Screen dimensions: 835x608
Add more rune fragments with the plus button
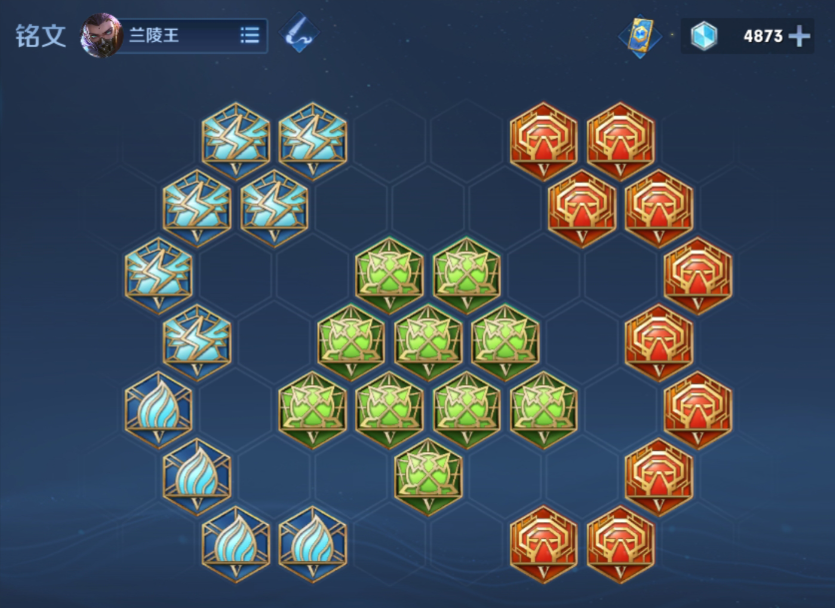[799, 36]
